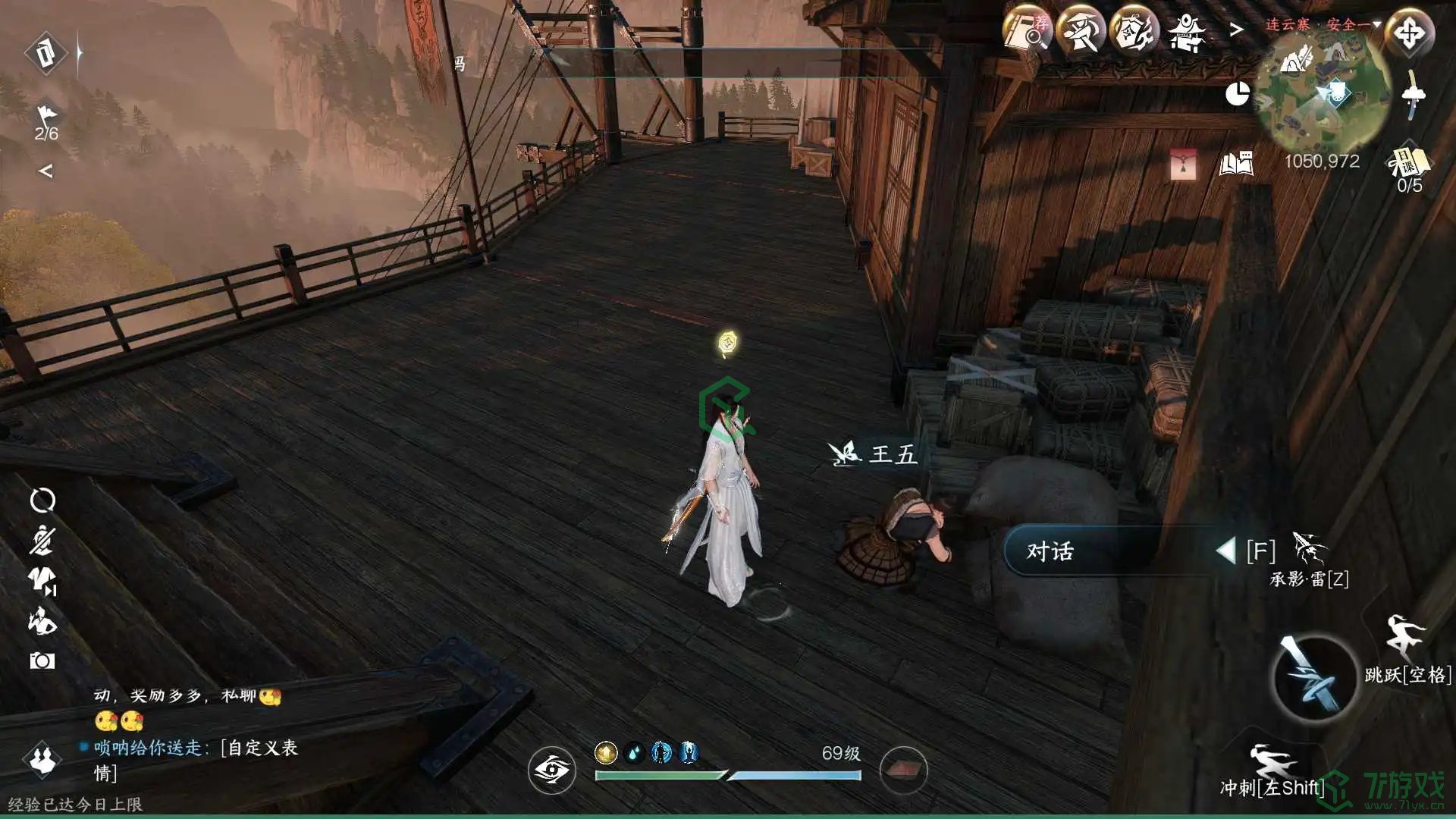Open the friends social diamond icon
This screenshot has width=1456, height=819.
(x=42, y=759)
